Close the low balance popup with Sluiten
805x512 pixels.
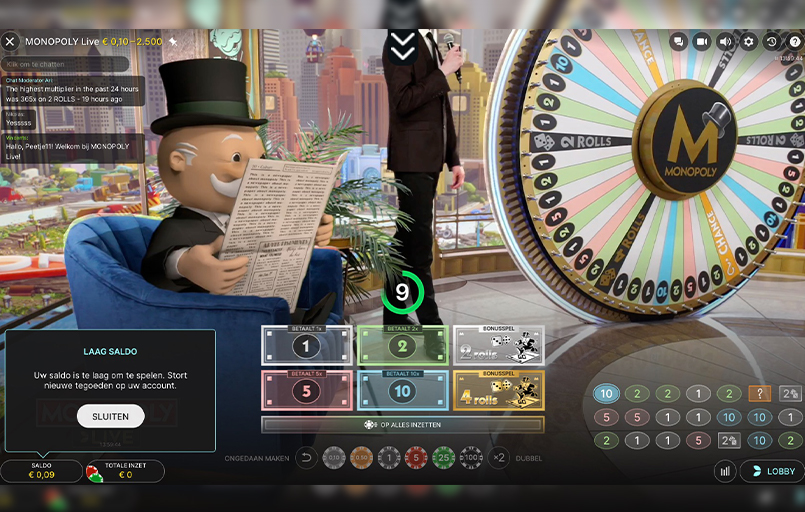click(110, 416)
